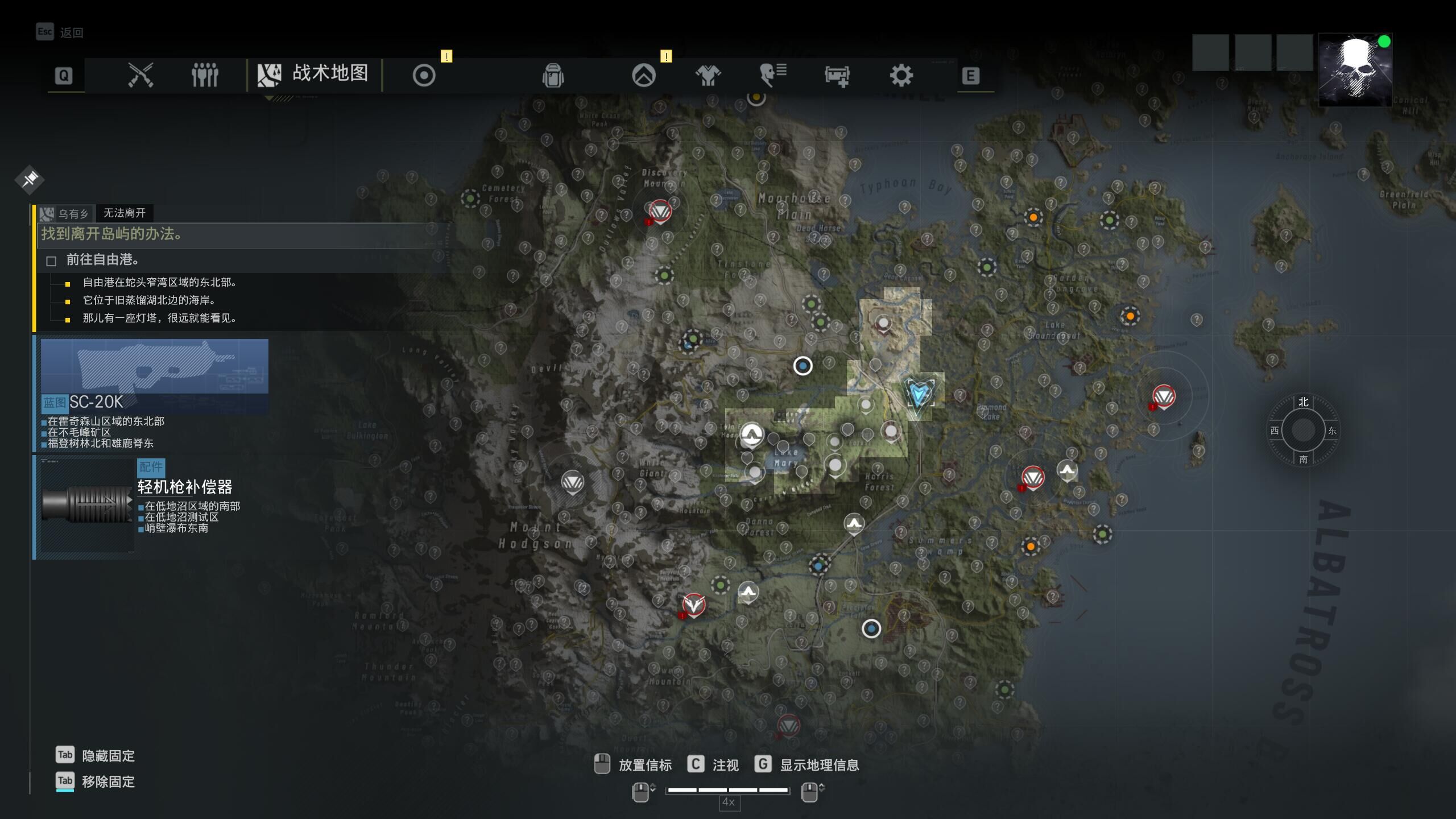The image size is (1456, 819).
Task: Open the gear settings tab
Action: pos(901,75)
